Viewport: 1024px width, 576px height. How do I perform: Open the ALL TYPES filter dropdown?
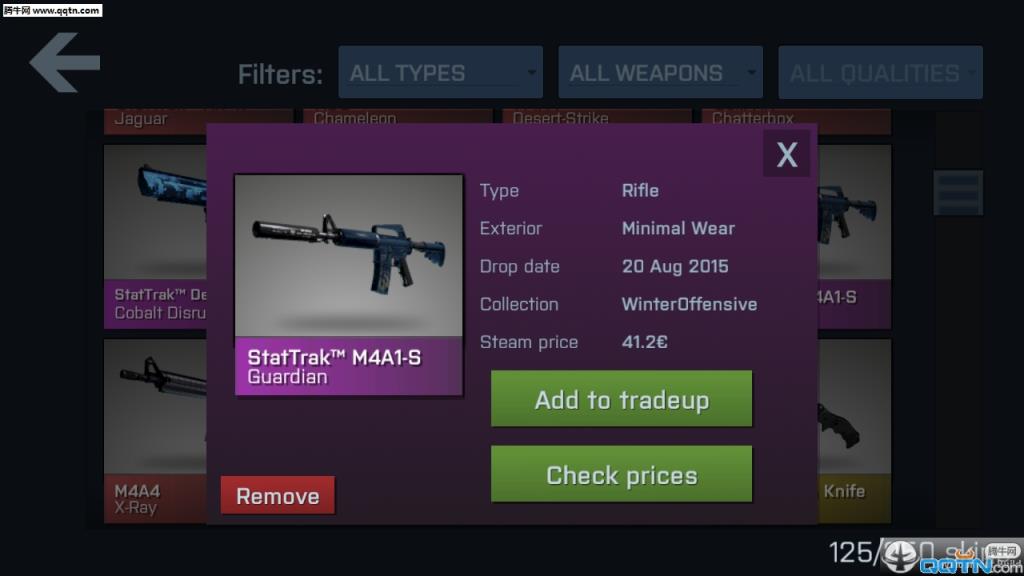click(440, 73)
